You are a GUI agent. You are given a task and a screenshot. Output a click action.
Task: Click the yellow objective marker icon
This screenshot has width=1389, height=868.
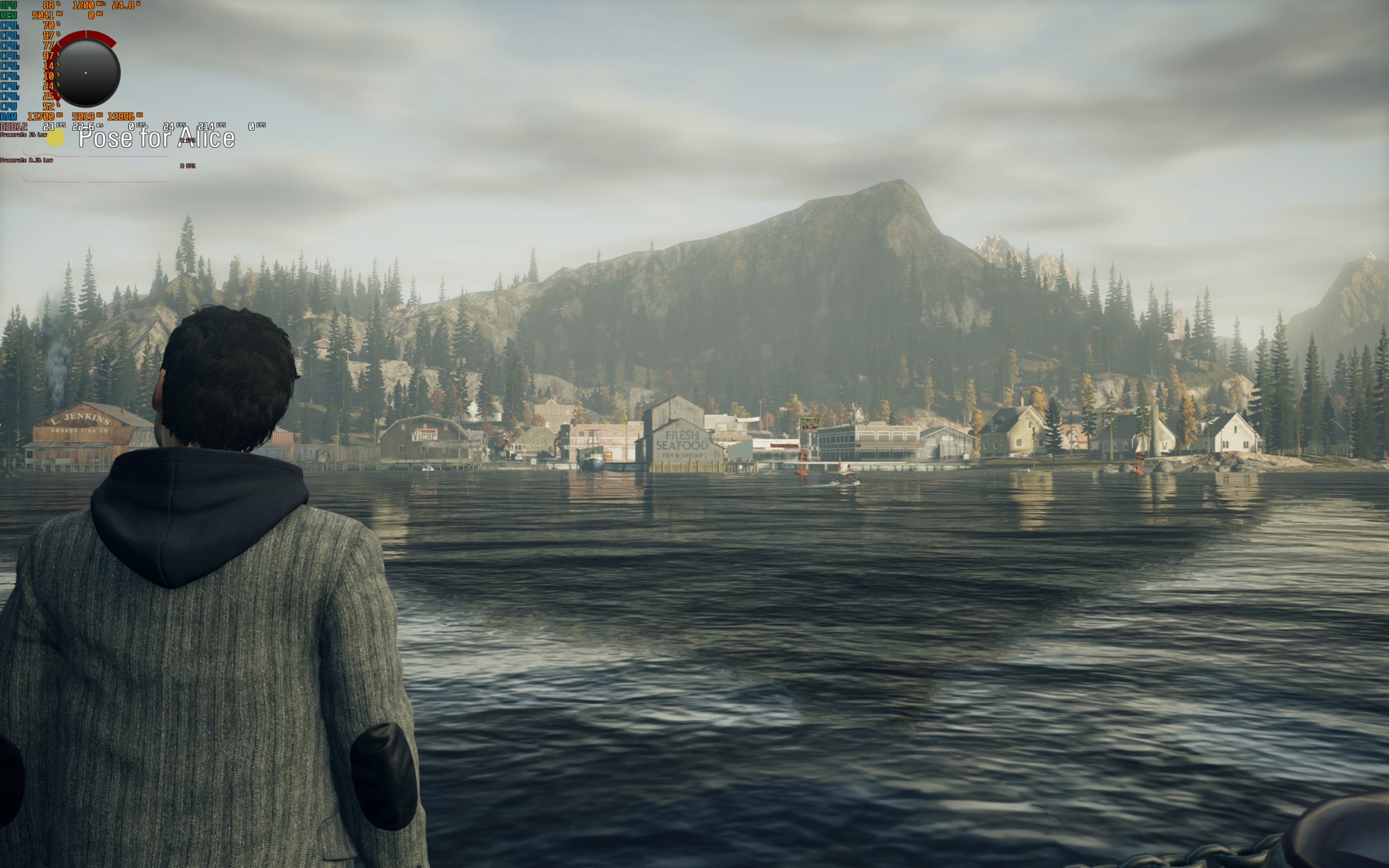pyautogui.click(x=55, y=137)
